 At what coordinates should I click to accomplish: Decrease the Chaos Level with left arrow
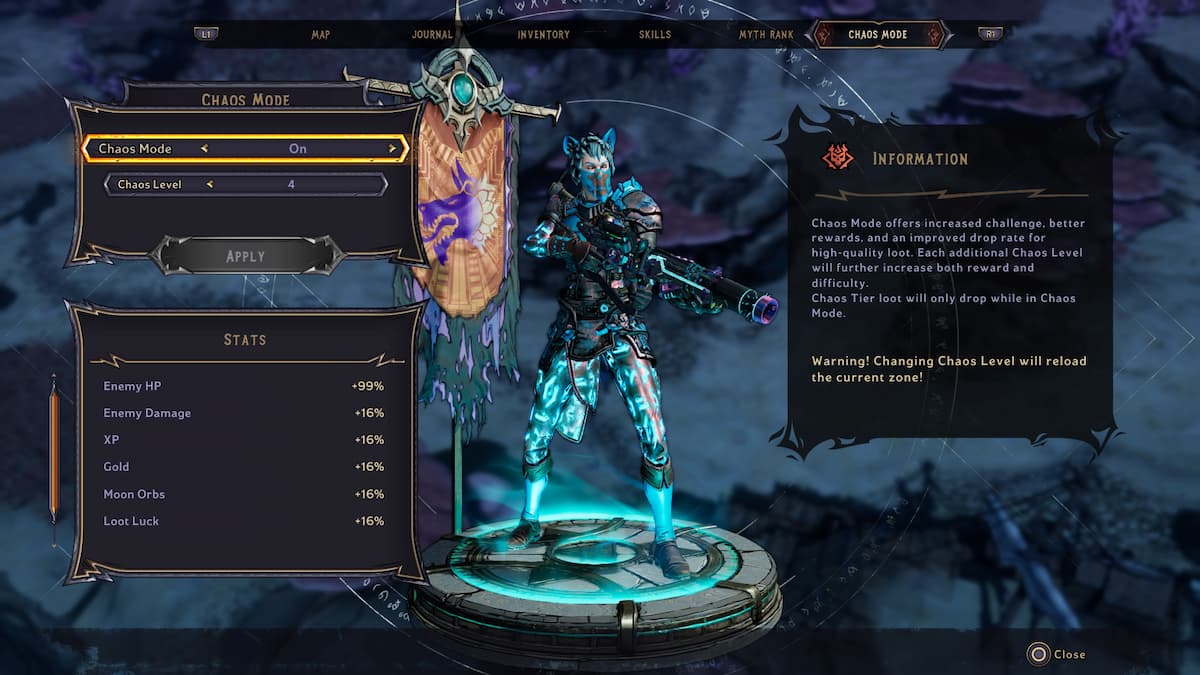click(x=210, y=184)
